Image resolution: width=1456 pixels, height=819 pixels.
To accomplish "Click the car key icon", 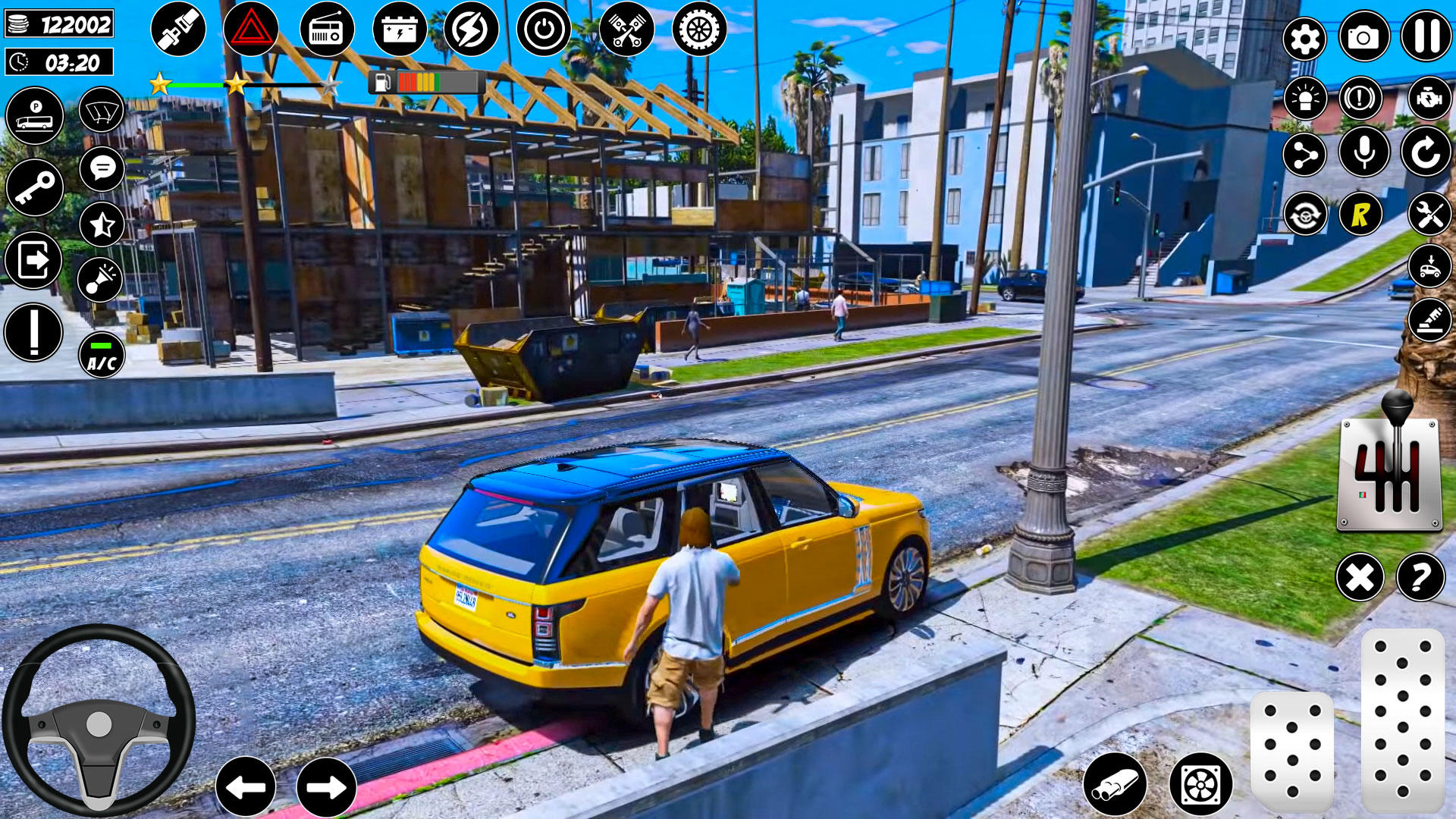I will [x=34, y=187].
